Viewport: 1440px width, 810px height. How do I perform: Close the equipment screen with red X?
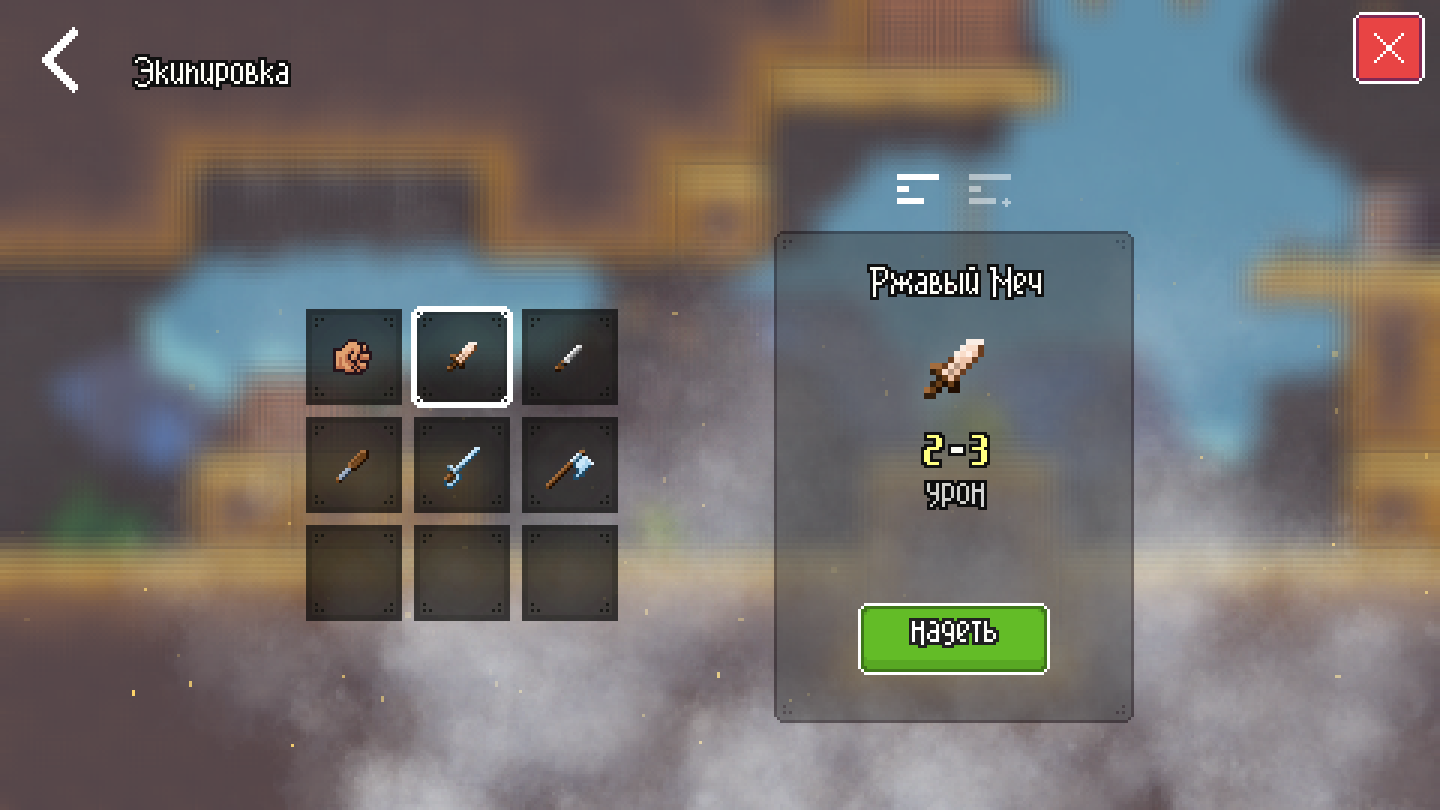pyautogui.click(x=1389, y=46)
